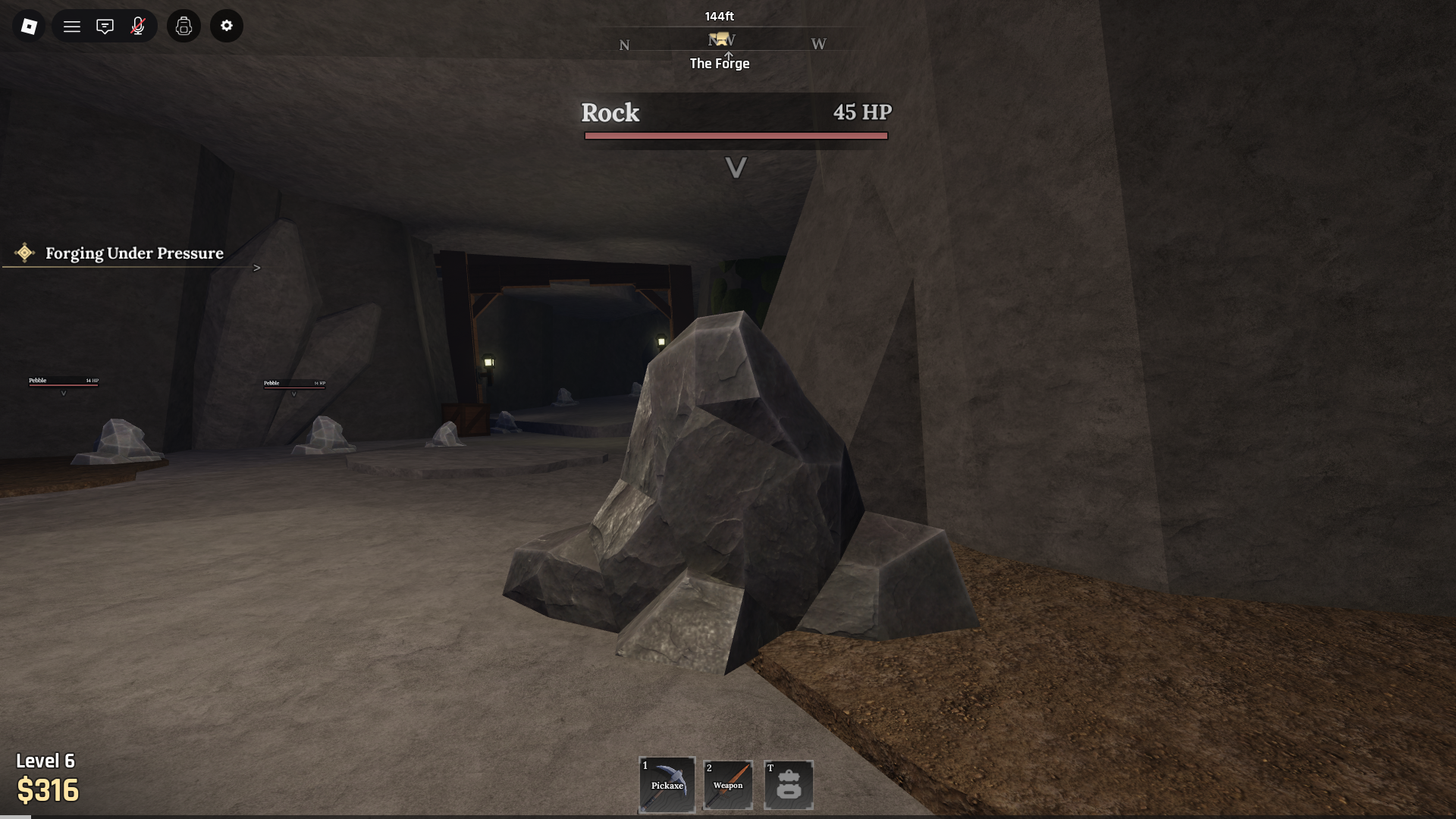Click the Rock HP health bar
Image resolution: width=1456 pixels, height=819 pixels.
[x=735, y=135]
